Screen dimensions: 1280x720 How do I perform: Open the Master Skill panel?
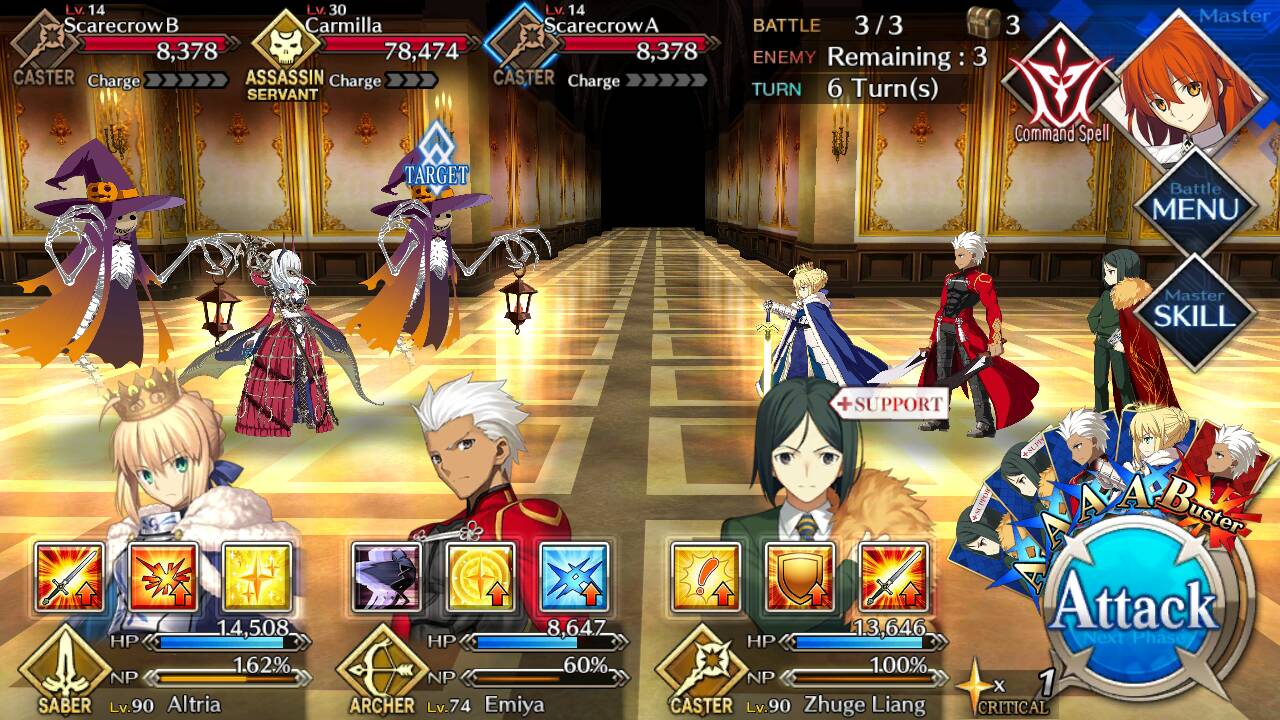click(1195, 312)
